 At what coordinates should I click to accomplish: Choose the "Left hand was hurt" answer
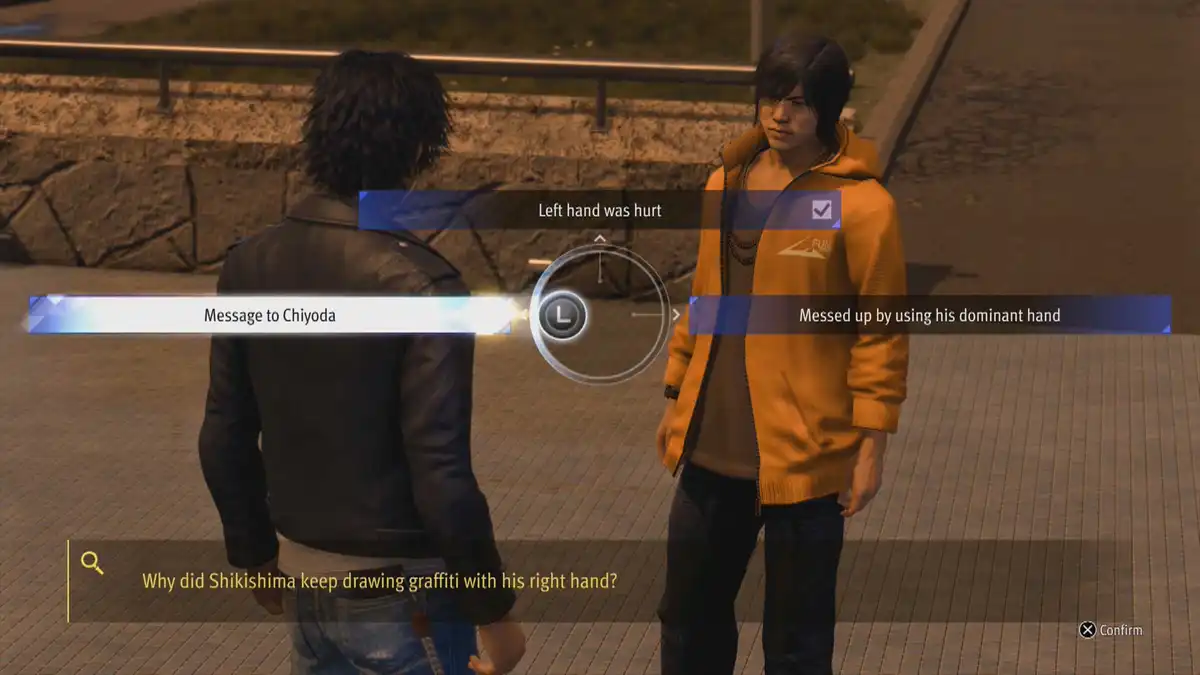[598, 210]
